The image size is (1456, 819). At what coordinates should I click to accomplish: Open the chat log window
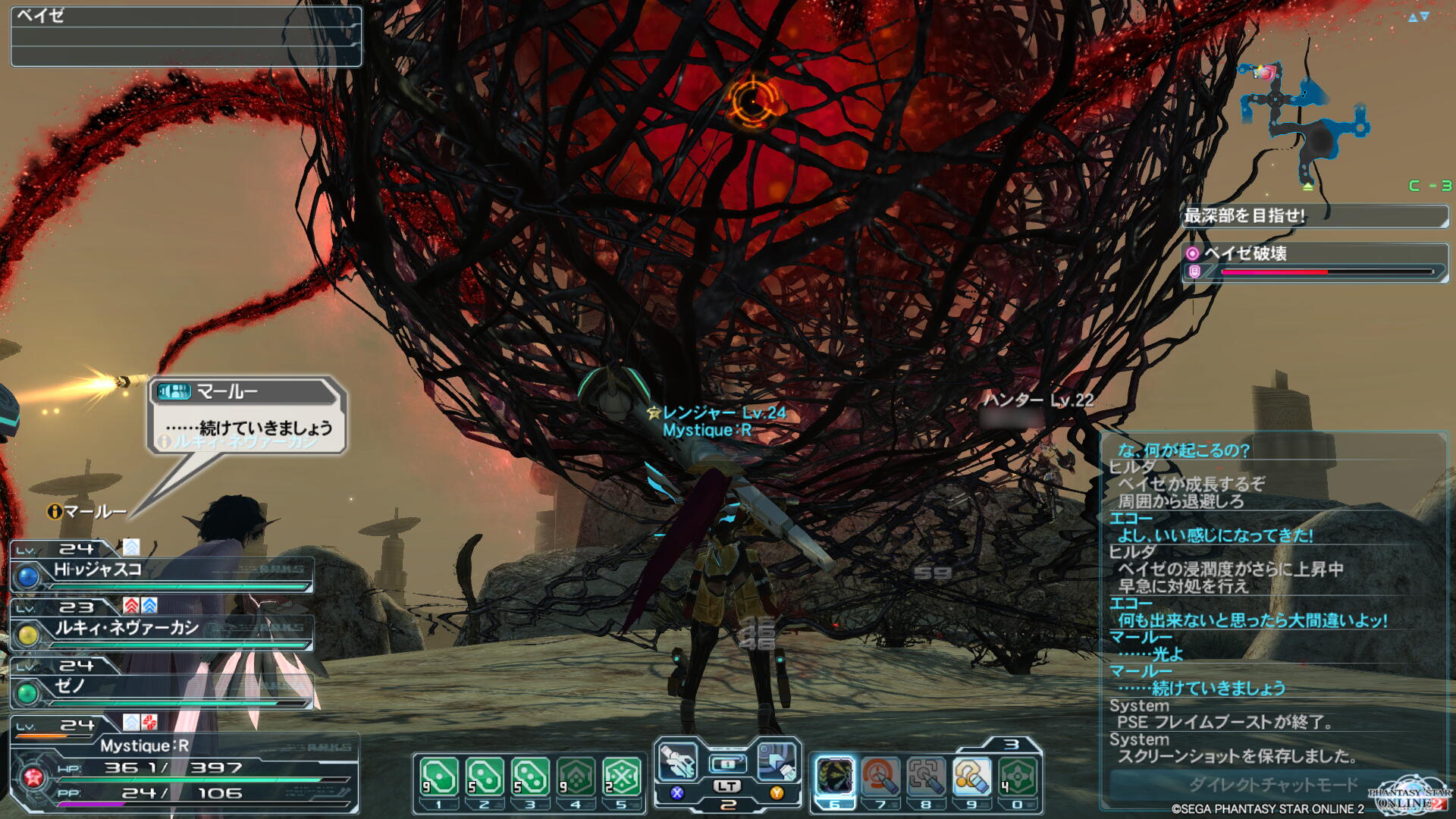tap(1274, 599)
